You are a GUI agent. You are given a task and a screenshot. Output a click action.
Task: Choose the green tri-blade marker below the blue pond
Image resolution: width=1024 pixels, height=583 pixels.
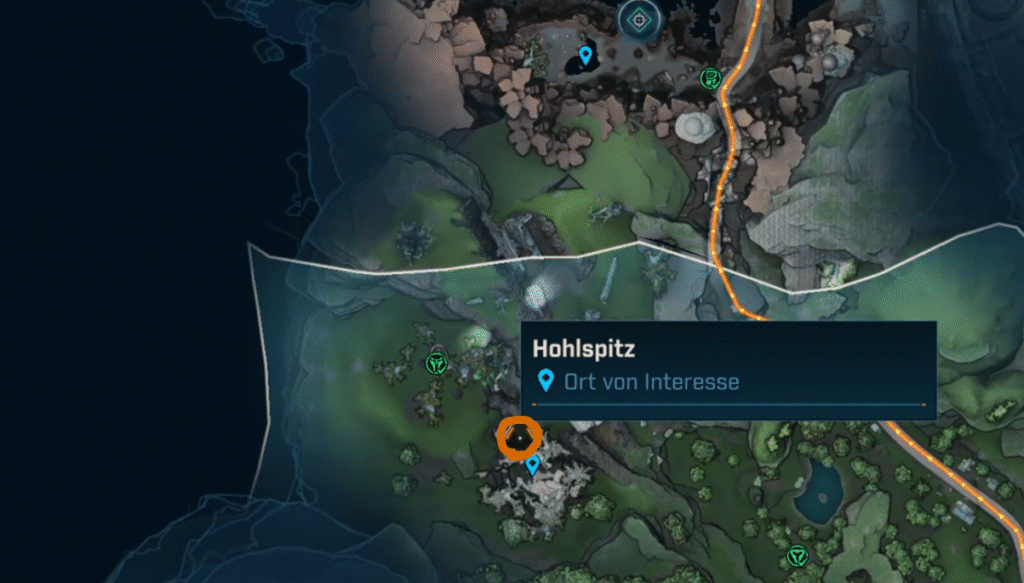(796, 555)
